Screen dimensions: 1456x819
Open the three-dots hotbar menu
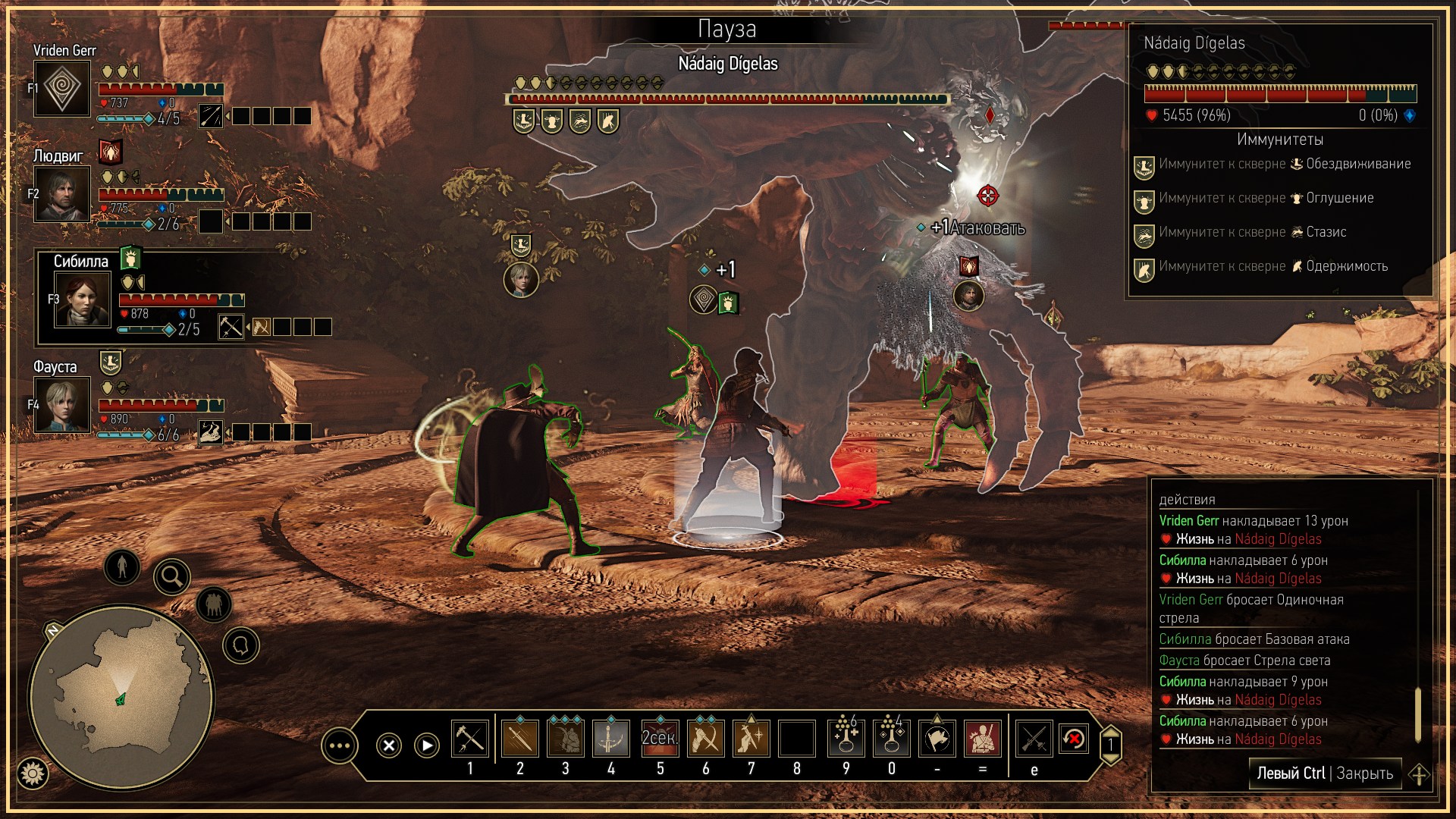point(339,746)
